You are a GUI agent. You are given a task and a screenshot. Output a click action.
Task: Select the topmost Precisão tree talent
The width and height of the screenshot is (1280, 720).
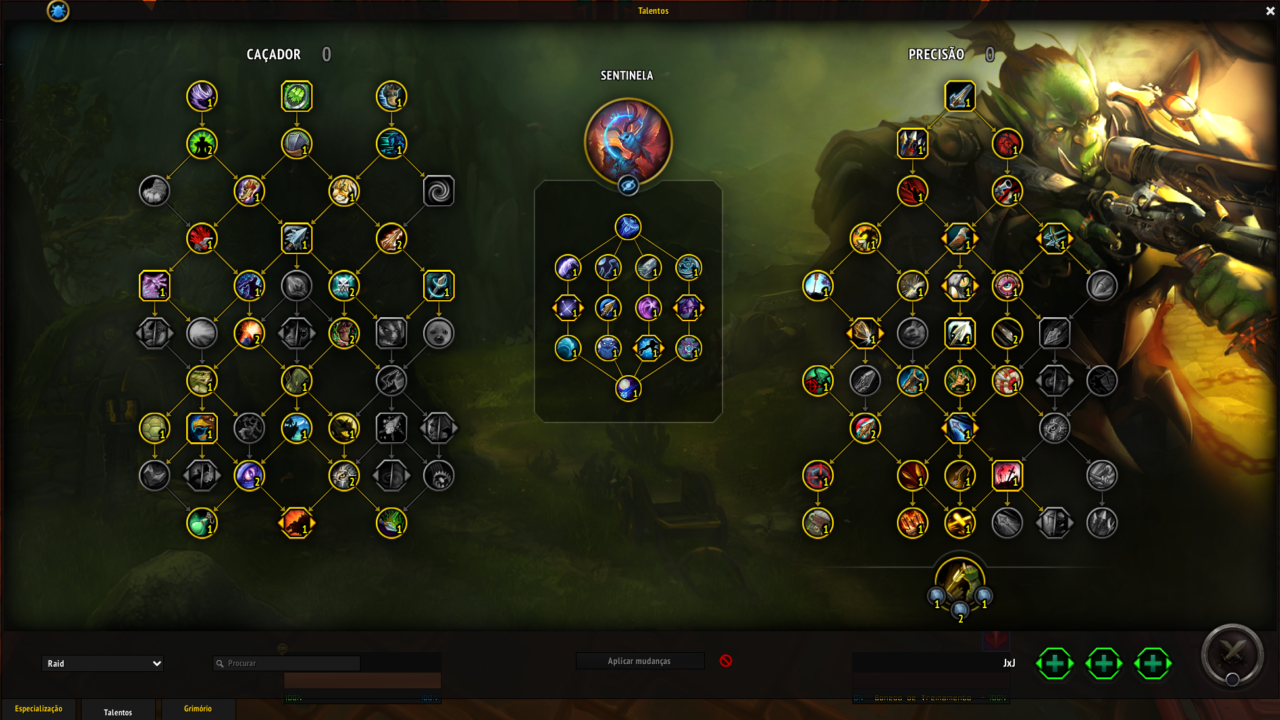(960, 96)
